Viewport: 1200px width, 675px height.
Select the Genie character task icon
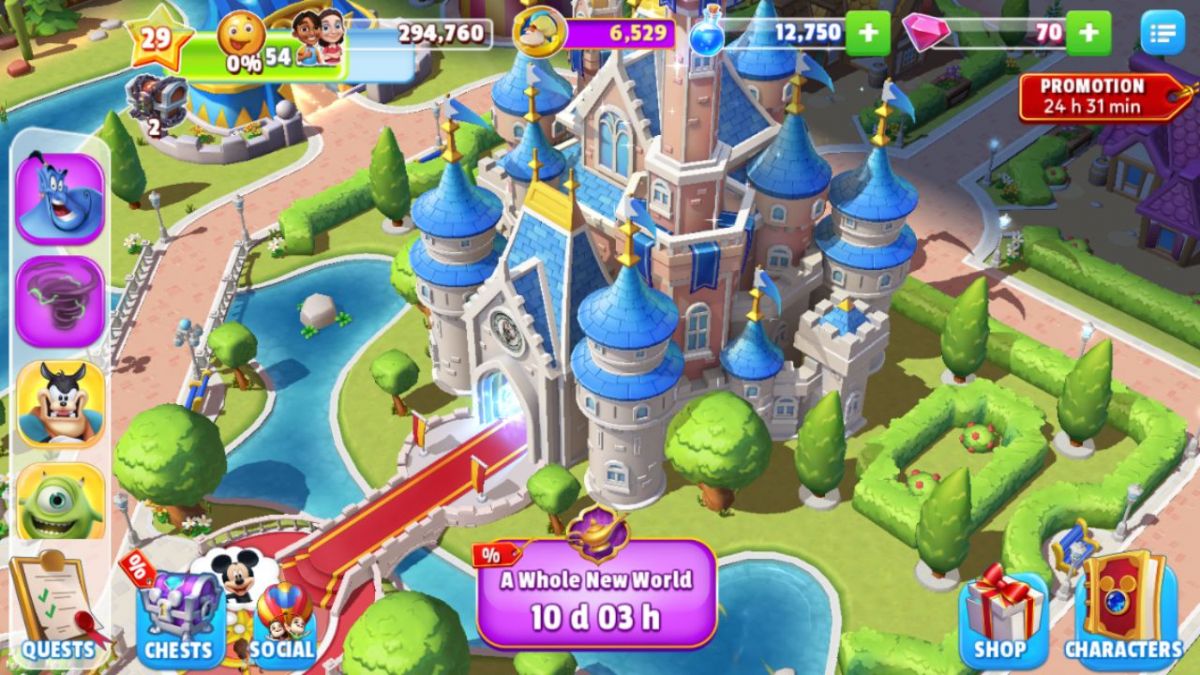60,197
